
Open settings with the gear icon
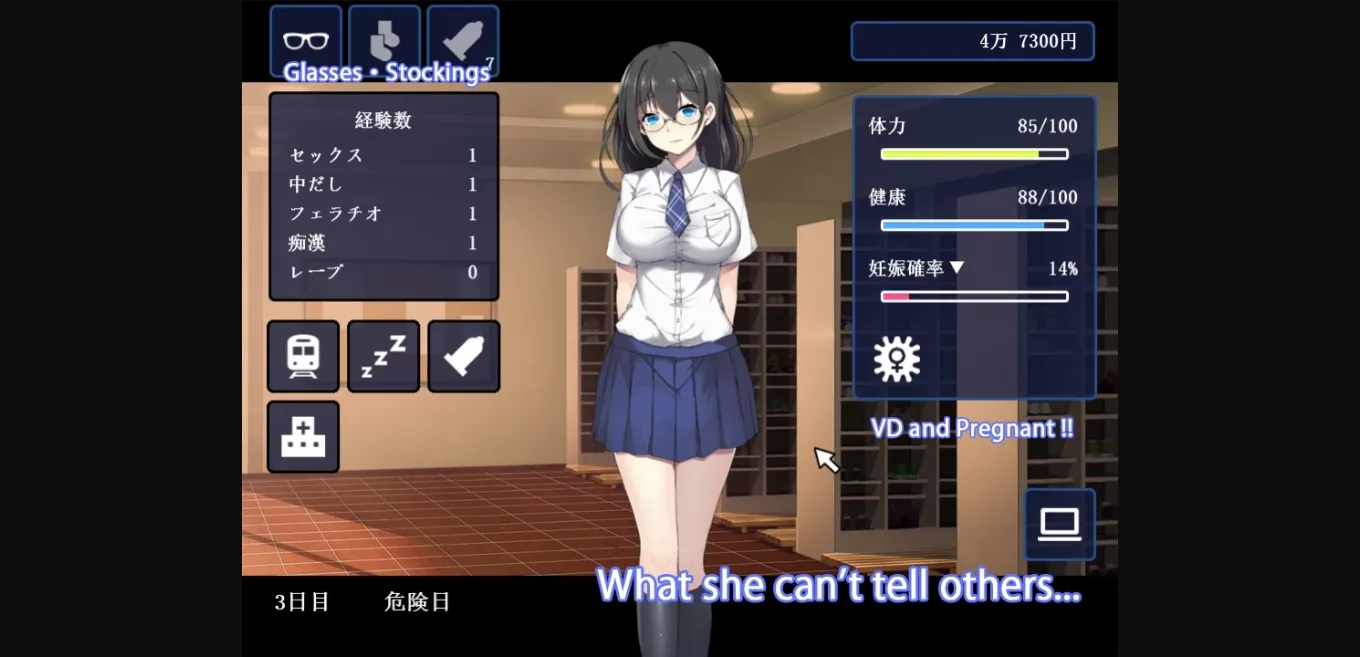[x=896, y=358]
